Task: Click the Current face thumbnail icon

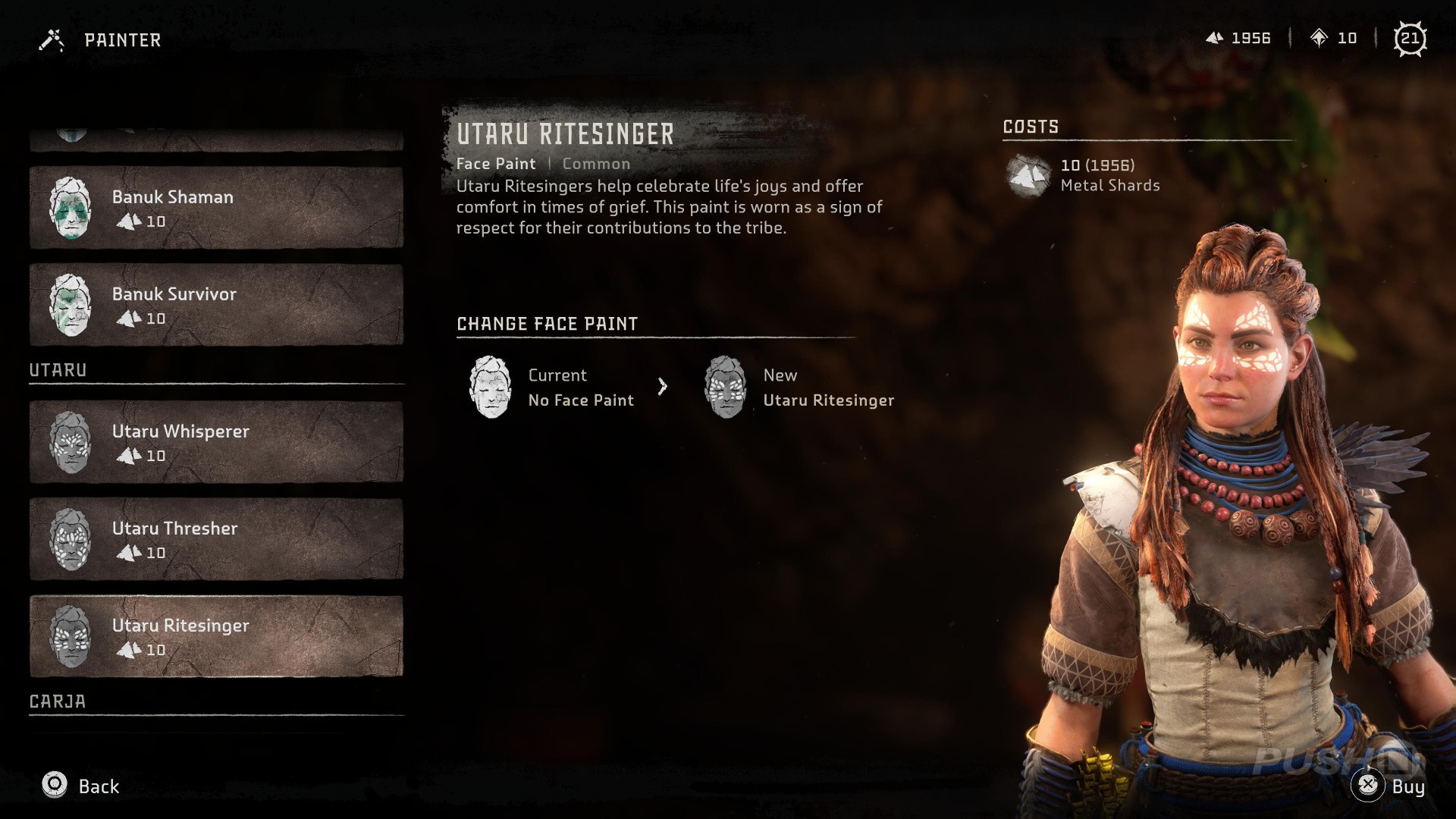Action: [492, 388]
